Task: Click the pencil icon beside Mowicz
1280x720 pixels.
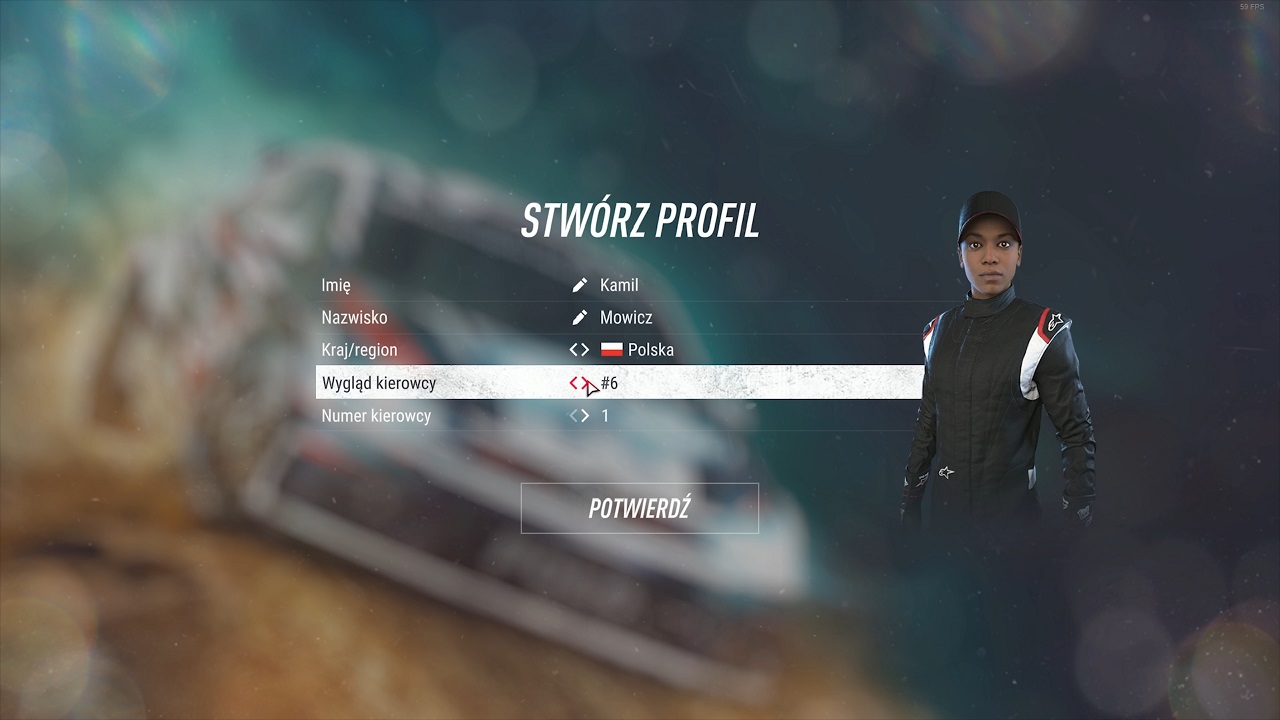Action: click(579, 318)
